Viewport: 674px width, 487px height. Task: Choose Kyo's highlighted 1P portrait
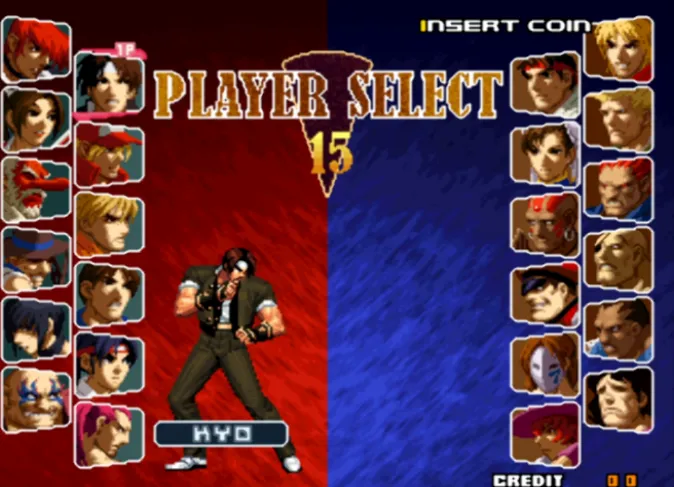pyautogui.click(x=108, y=84)
